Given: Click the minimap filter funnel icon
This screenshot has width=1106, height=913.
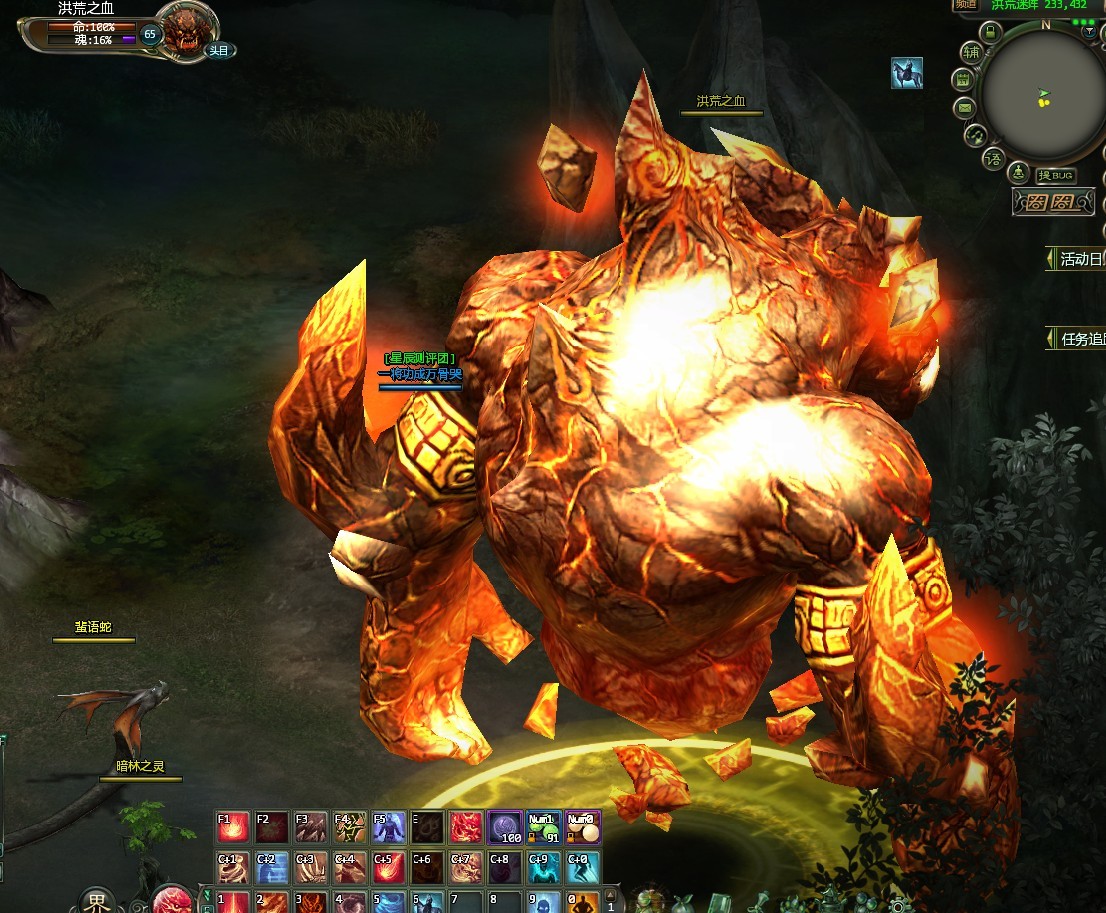Looking at the screenshot, I should coord(1089,31).
